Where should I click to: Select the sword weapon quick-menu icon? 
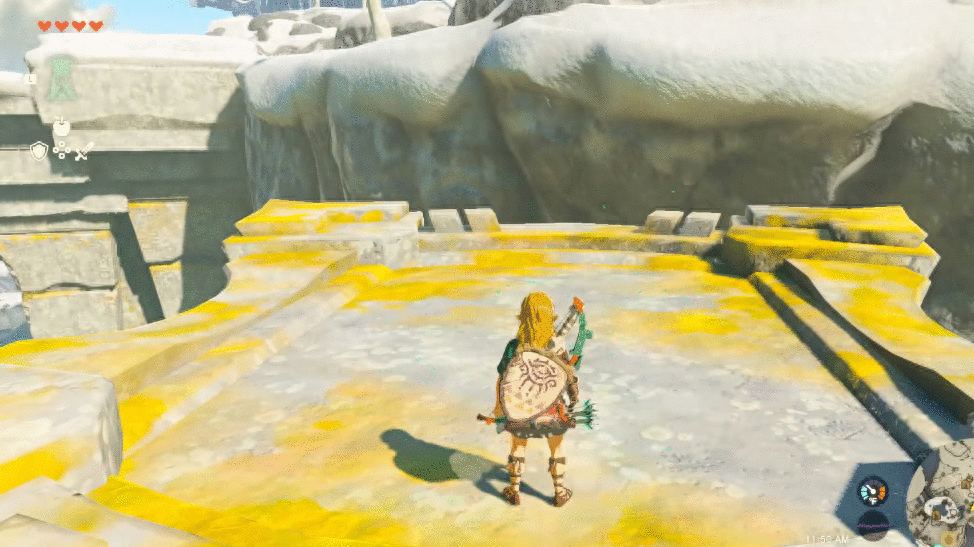tap(83, 151)
